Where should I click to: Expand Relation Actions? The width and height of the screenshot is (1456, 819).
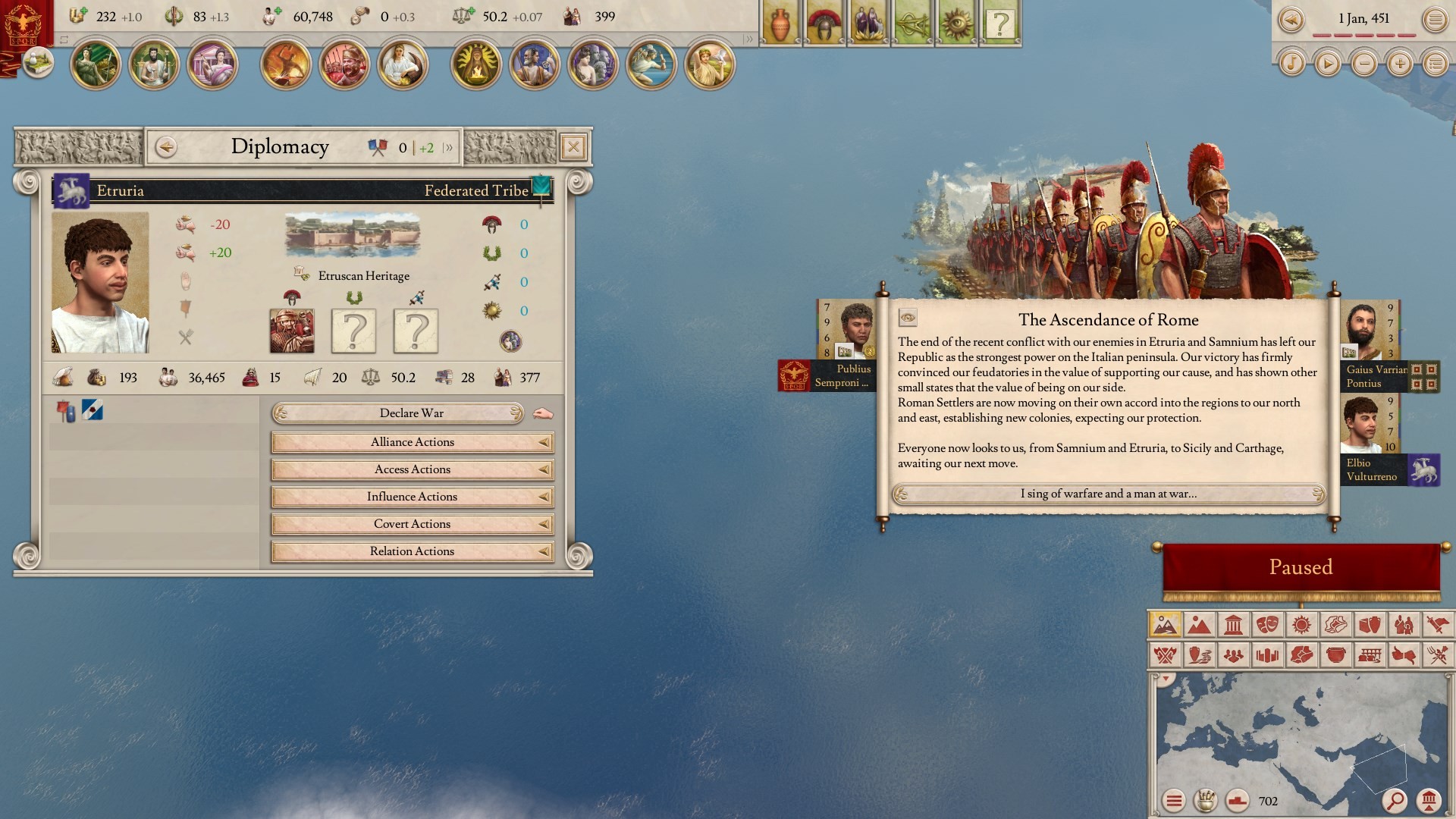(412, 551)
